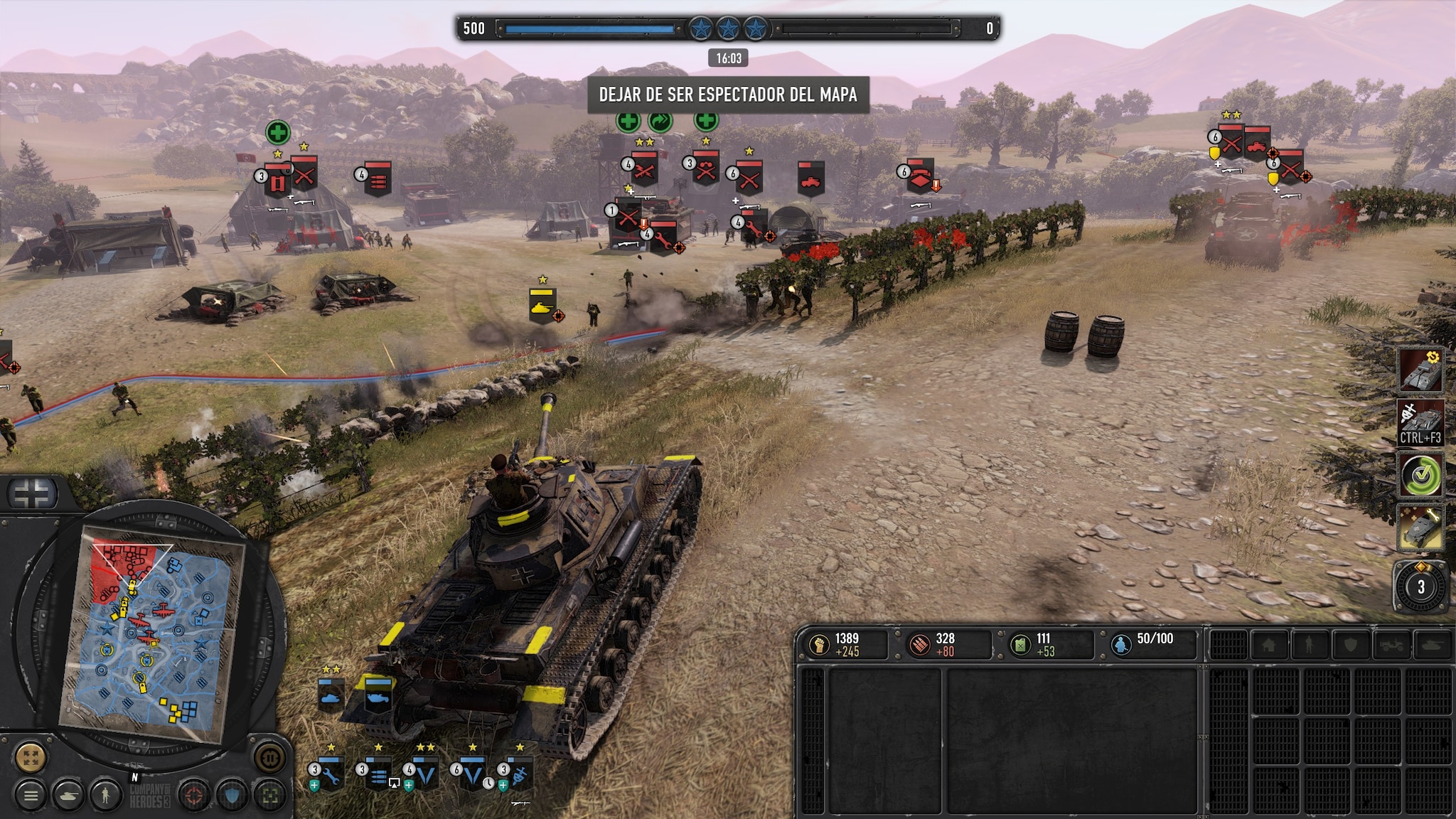This screenshot has height=819, width=1456.
Task: Select the red armored car enemy shield
Action: tap(810, 179)
